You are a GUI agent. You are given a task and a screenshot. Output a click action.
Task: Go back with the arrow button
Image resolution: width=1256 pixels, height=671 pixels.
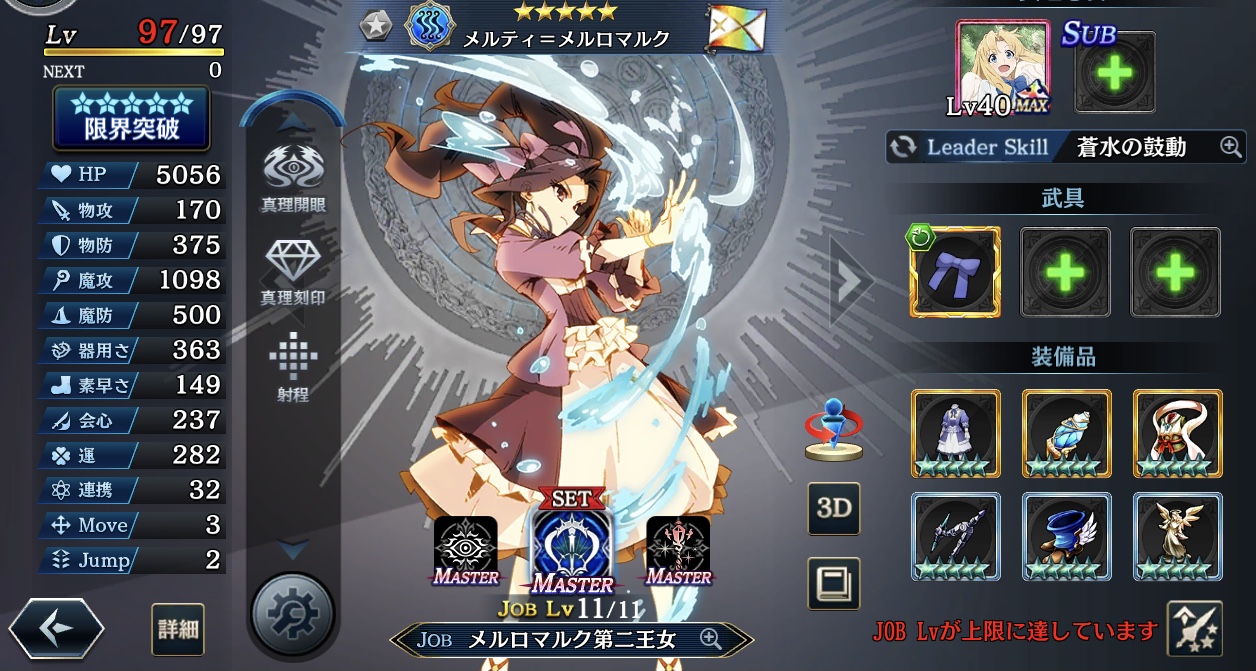coord(57,629)
